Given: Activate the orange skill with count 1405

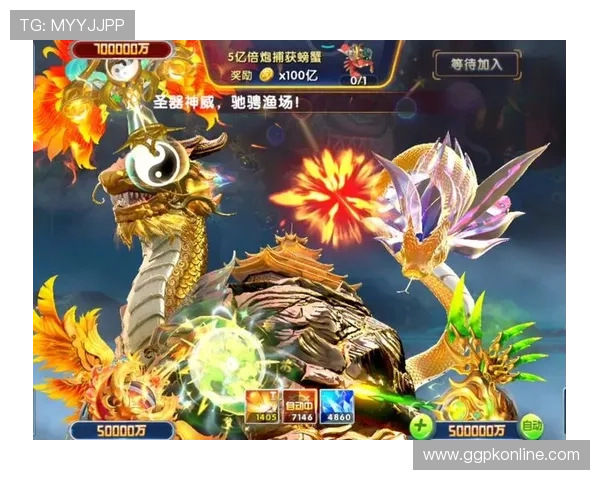Looking at the screenshot, I should pyautogui.click(x=263, y=405).
